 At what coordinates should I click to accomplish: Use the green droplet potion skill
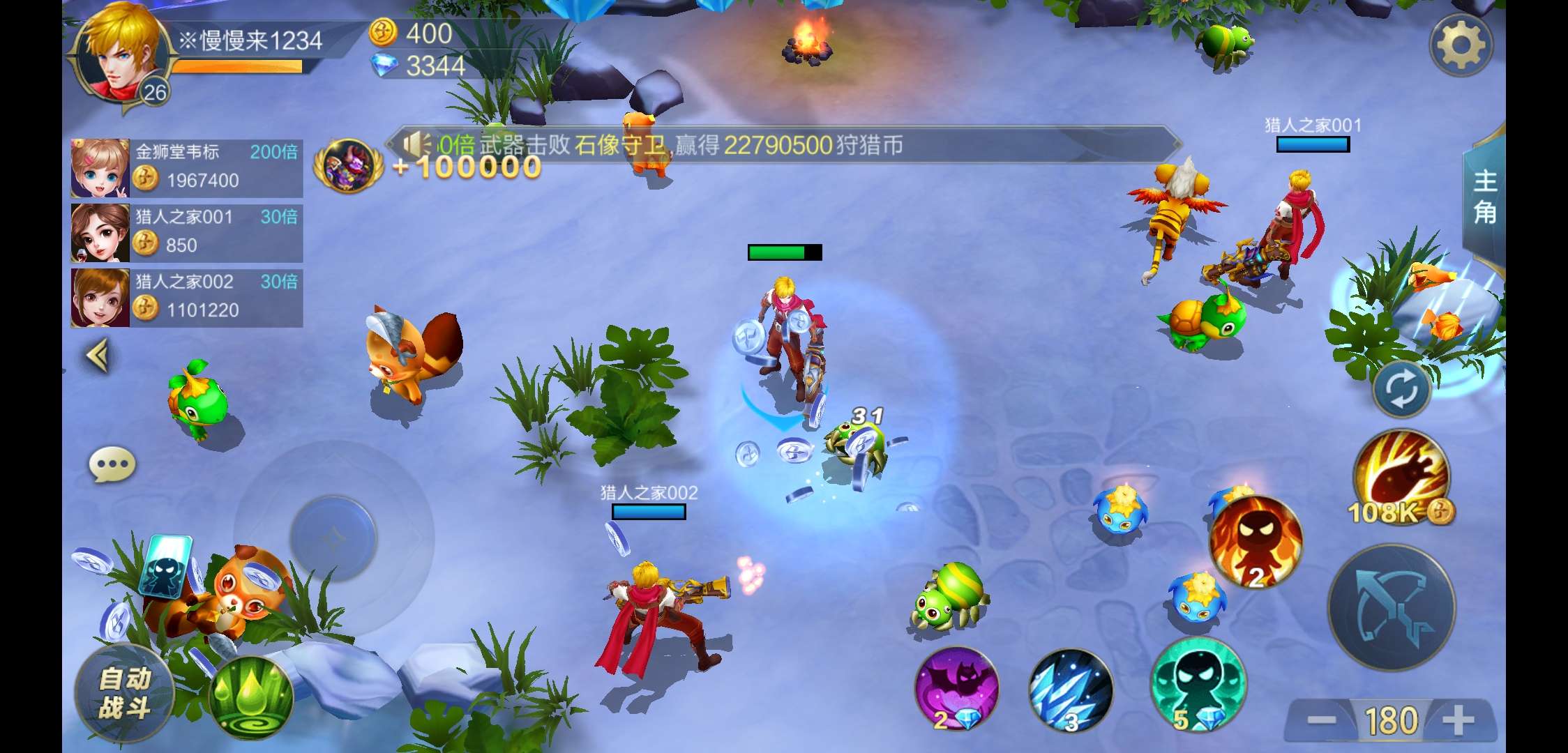[x=251, y=698]
